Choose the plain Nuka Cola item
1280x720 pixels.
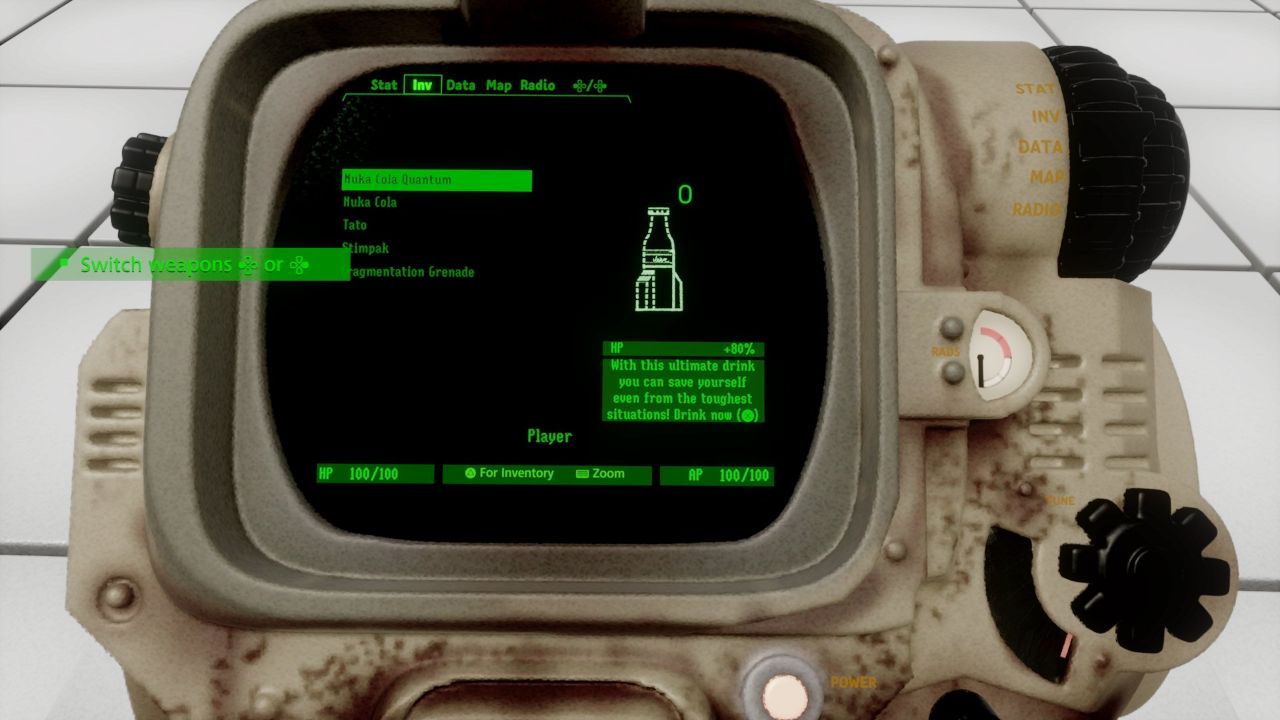[371, 203]
